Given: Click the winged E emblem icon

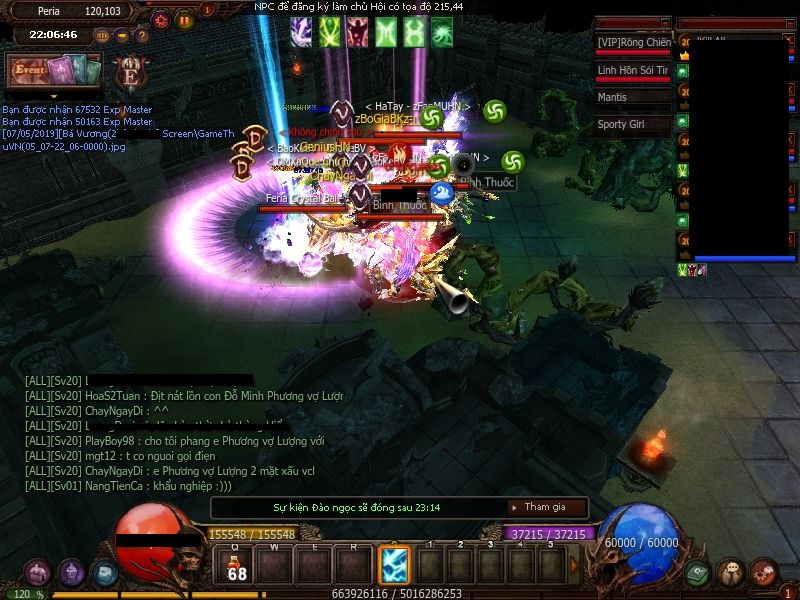Looking at the screenshot, I should [x=130, y=73].
